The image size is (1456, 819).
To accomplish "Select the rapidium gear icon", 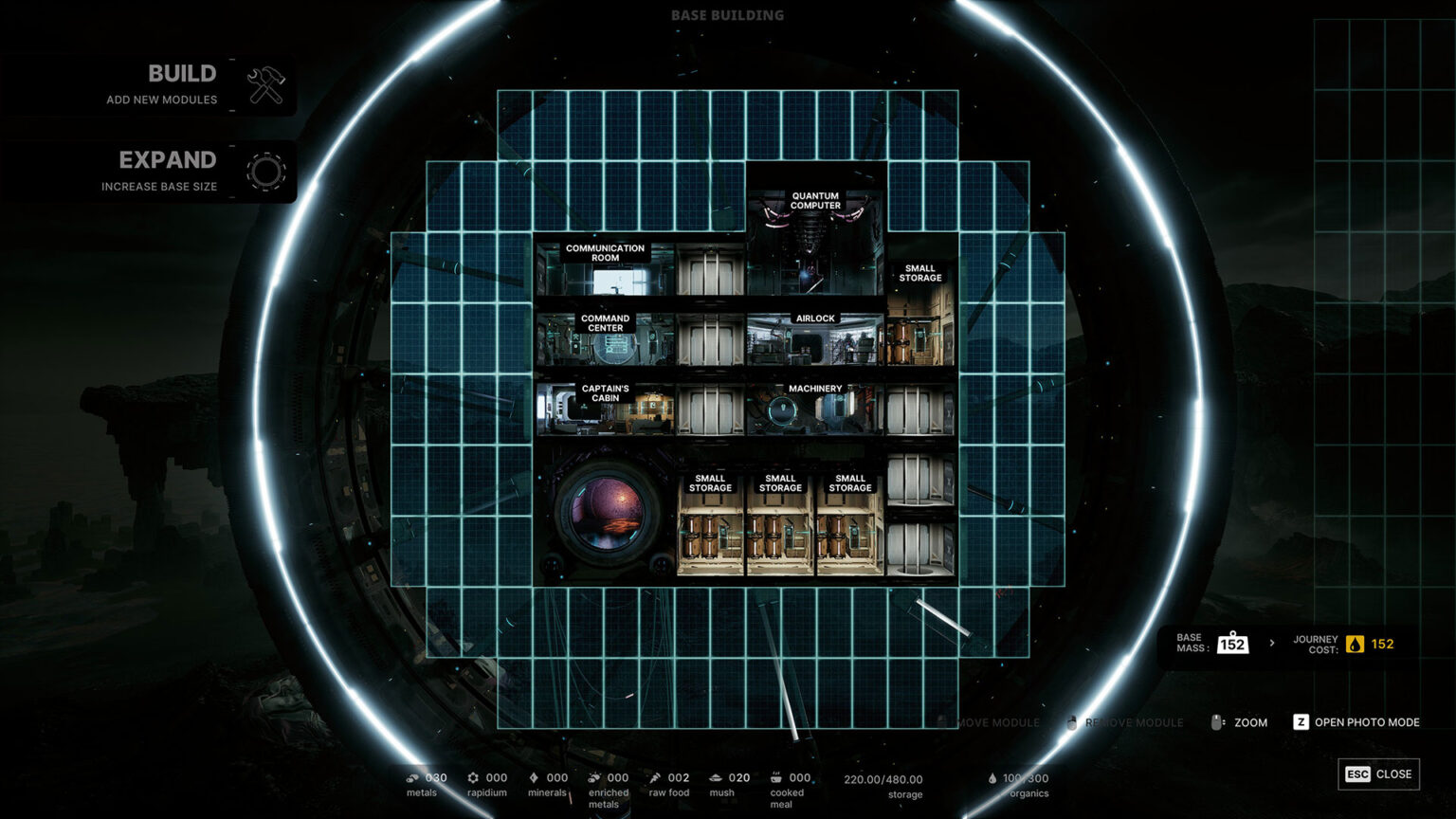I will 474,776.
